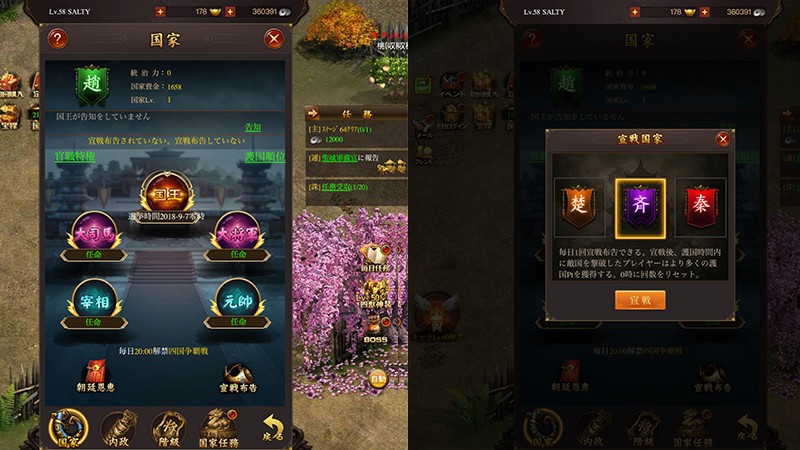Appoint a 元帥 with its 任命 button
800x450 pixels.
[x=239, y=322]
